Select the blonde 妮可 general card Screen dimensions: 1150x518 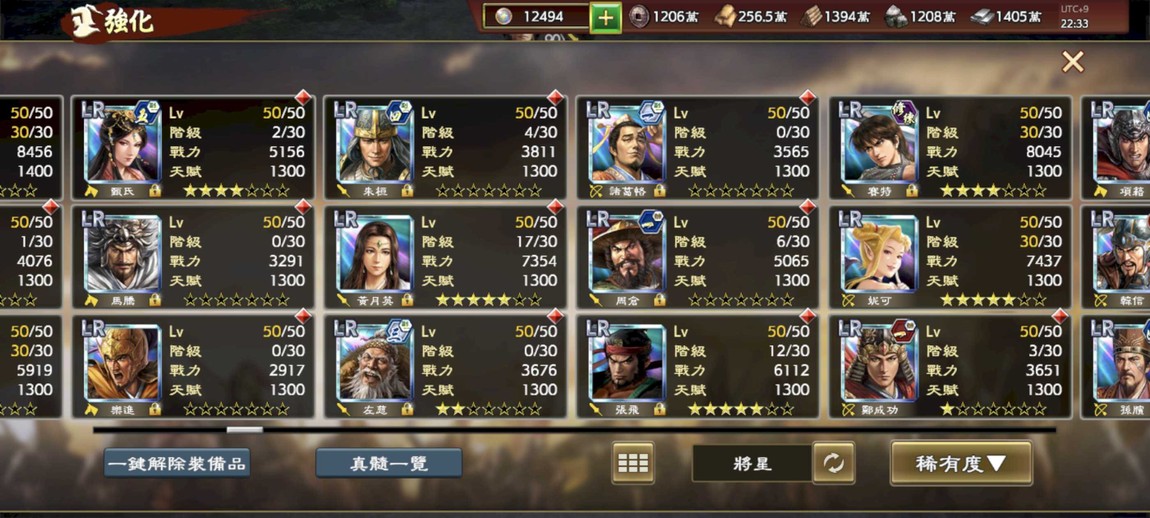[949, 256]
